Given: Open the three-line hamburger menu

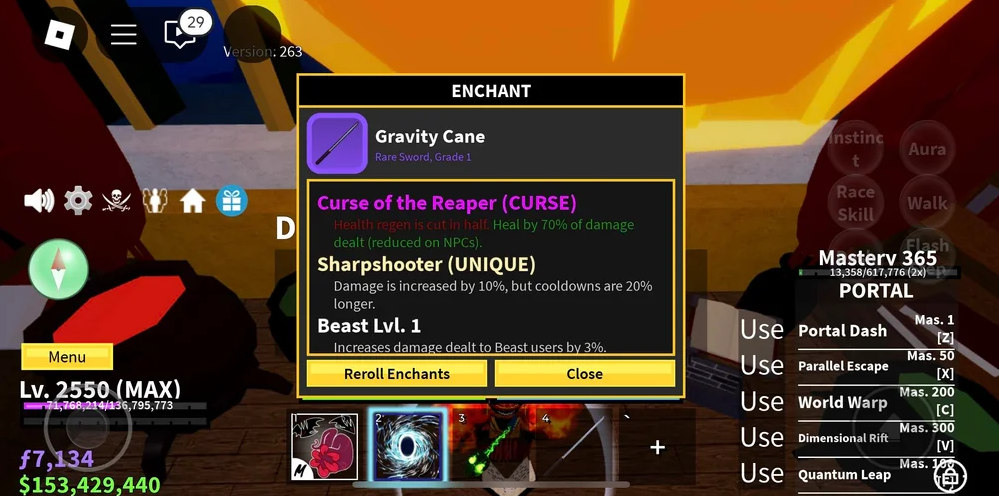Looking at the screenshot, I should (x=123, y=35).
